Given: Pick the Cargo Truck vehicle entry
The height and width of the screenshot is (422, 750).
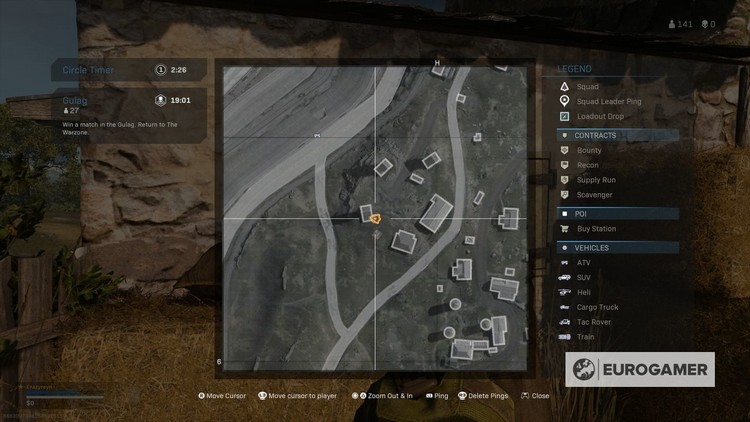Looking at the screenshot, I should click(x=597, y=307).
